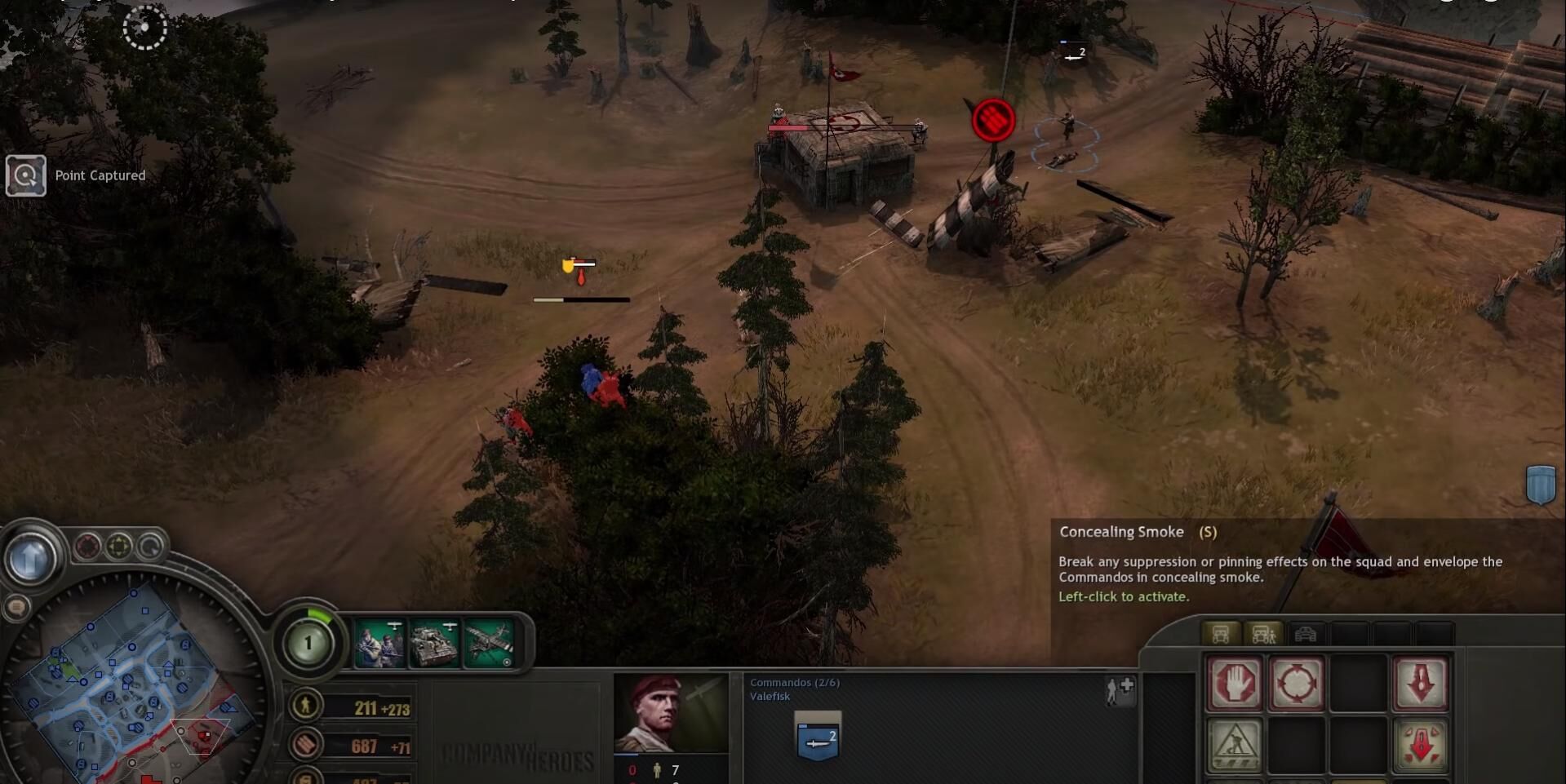Open the construction worker sign menu
This screenshot has height=784, width=1566.
click(x=1235, y=745)
